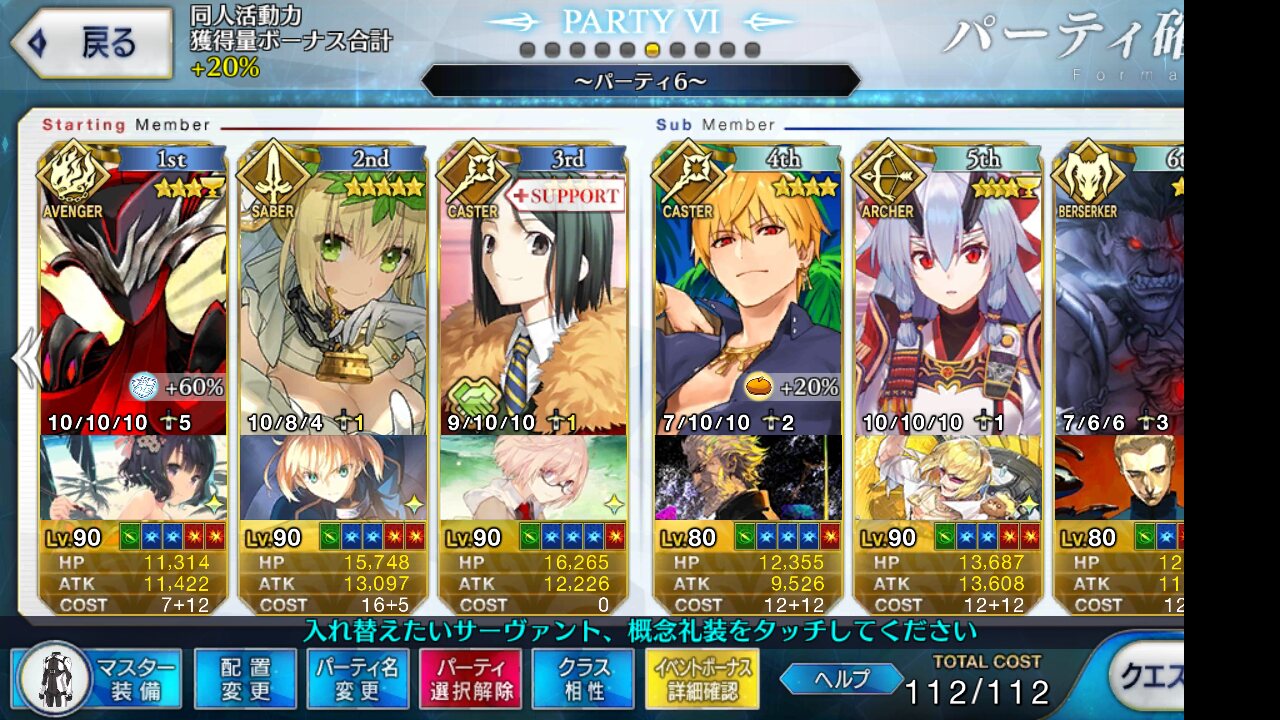Viewport: 1280px width, 720px height.
Task: Swap the 4th Caster's craft essence
Action: [x=747, y=477]
